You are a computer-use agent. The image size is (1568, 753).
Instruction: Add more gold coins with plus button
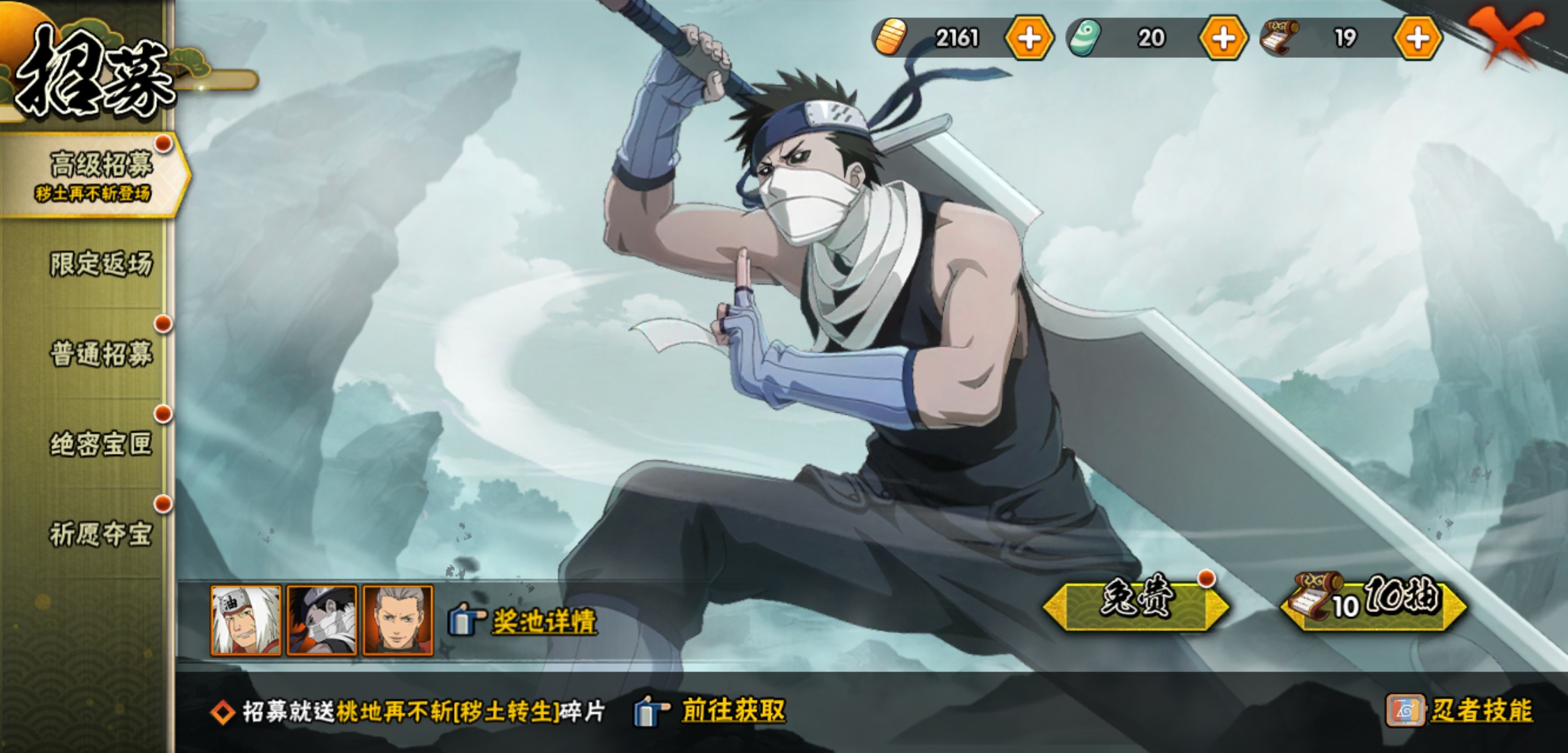(1029, 38)
